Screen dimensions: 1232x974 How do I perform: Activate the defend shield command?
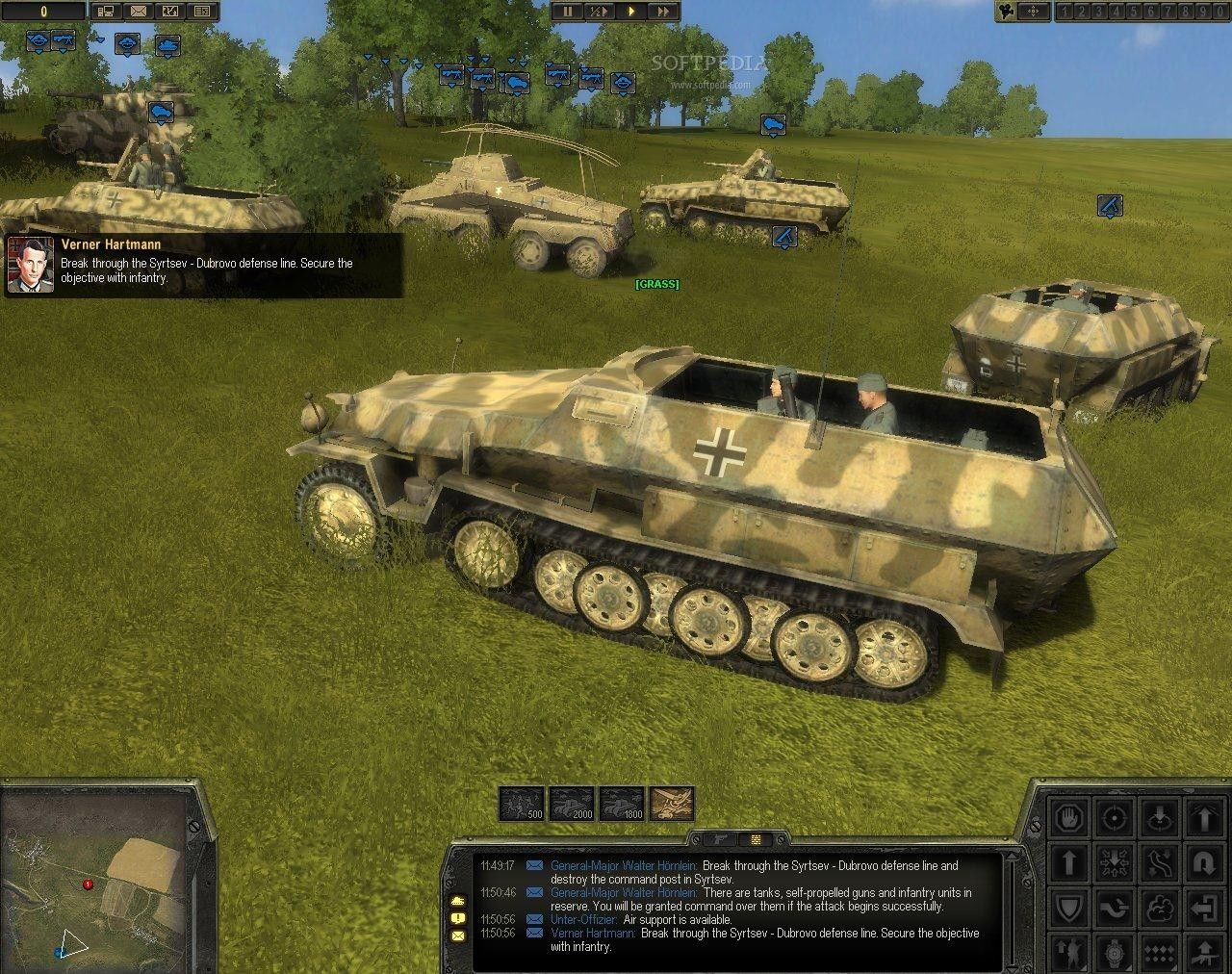1067,907
